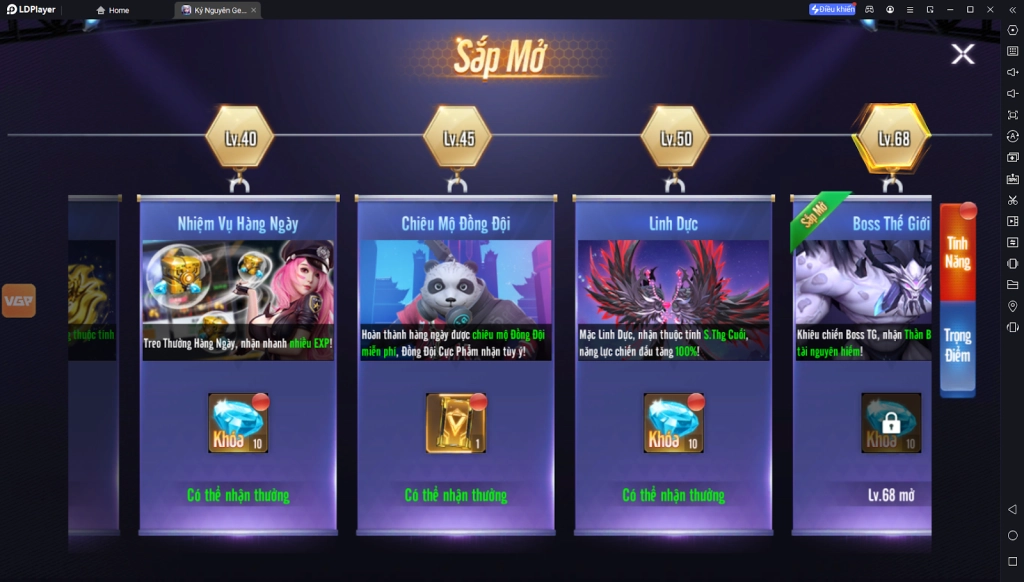Tap the locked Boss Thế Giới reward
Image resolution: width=1024 pixels, height=582 pixels.
point(890,423)
